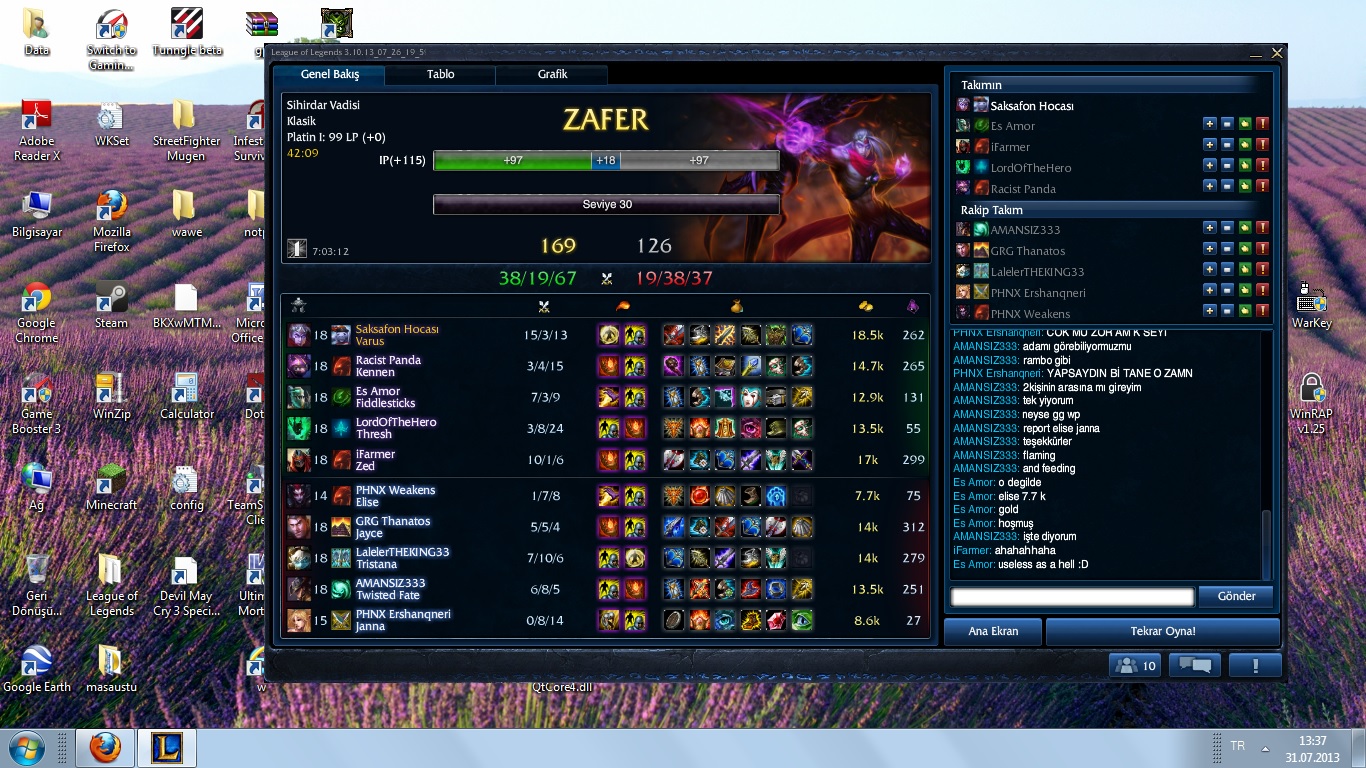Open the chat bubbles panel

pos(1195,666)
